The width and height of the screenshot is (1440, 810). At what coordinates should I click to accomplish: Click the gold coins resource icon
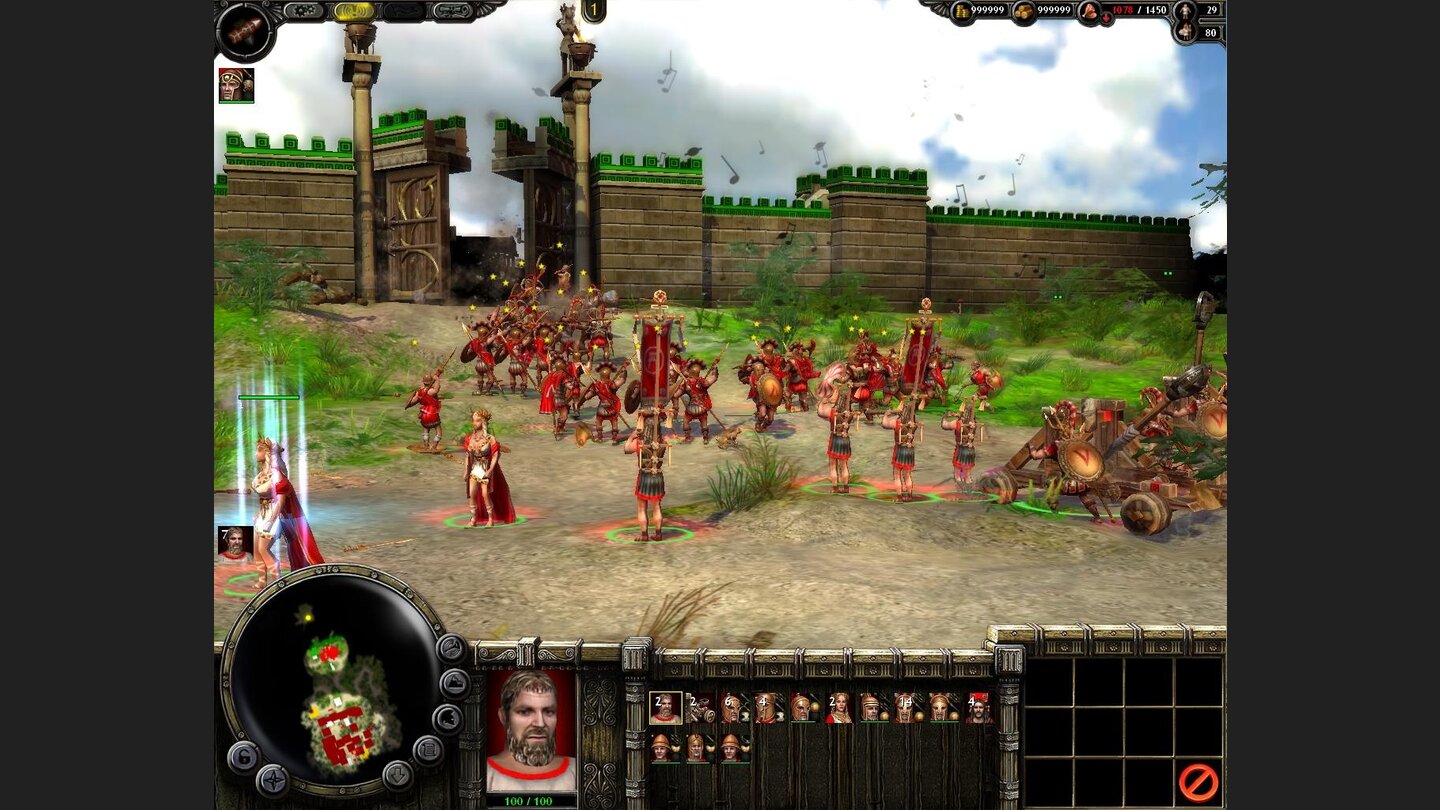pos(960,10)
